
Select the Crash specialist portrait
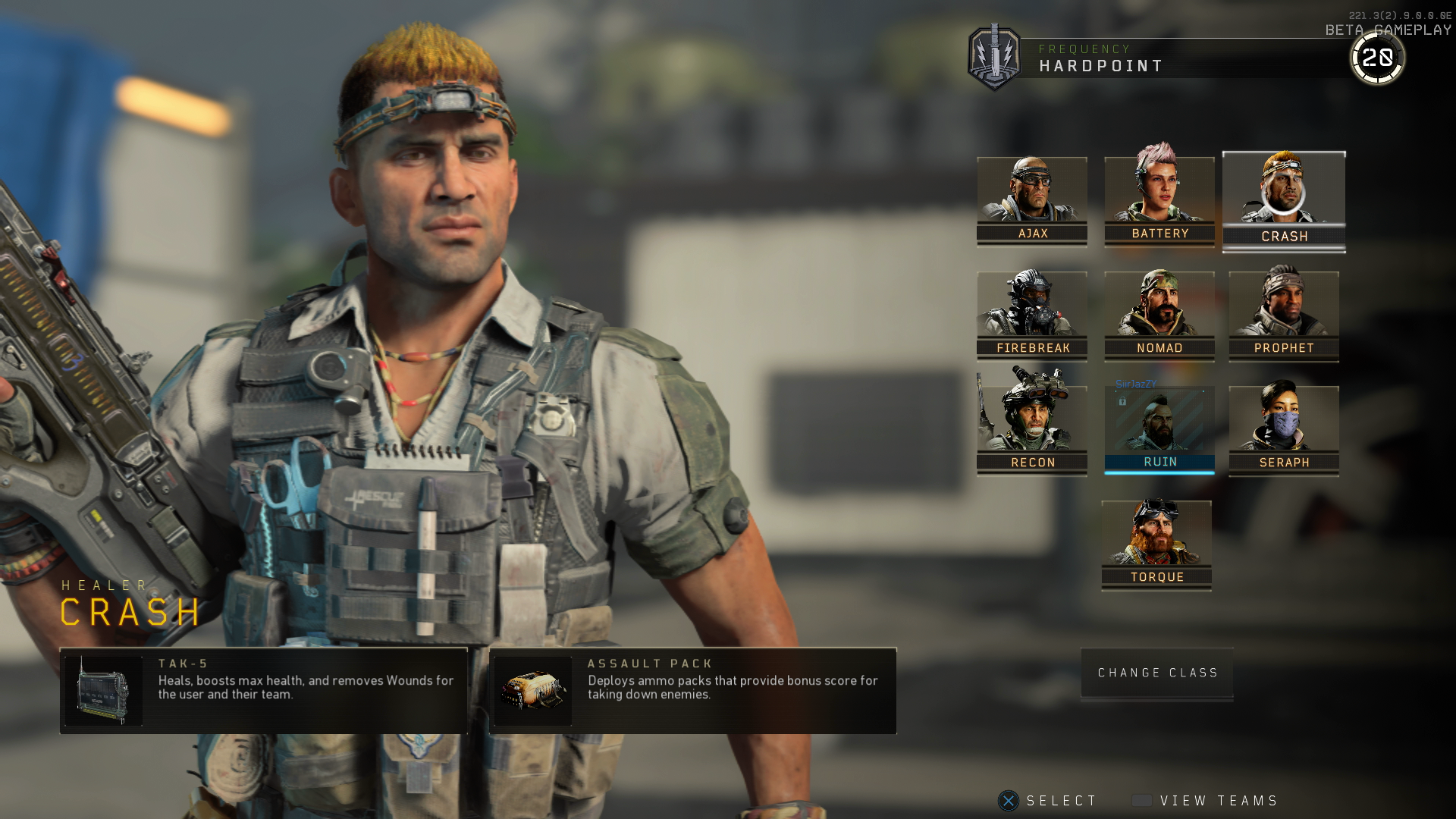(x=1283, y=193)
